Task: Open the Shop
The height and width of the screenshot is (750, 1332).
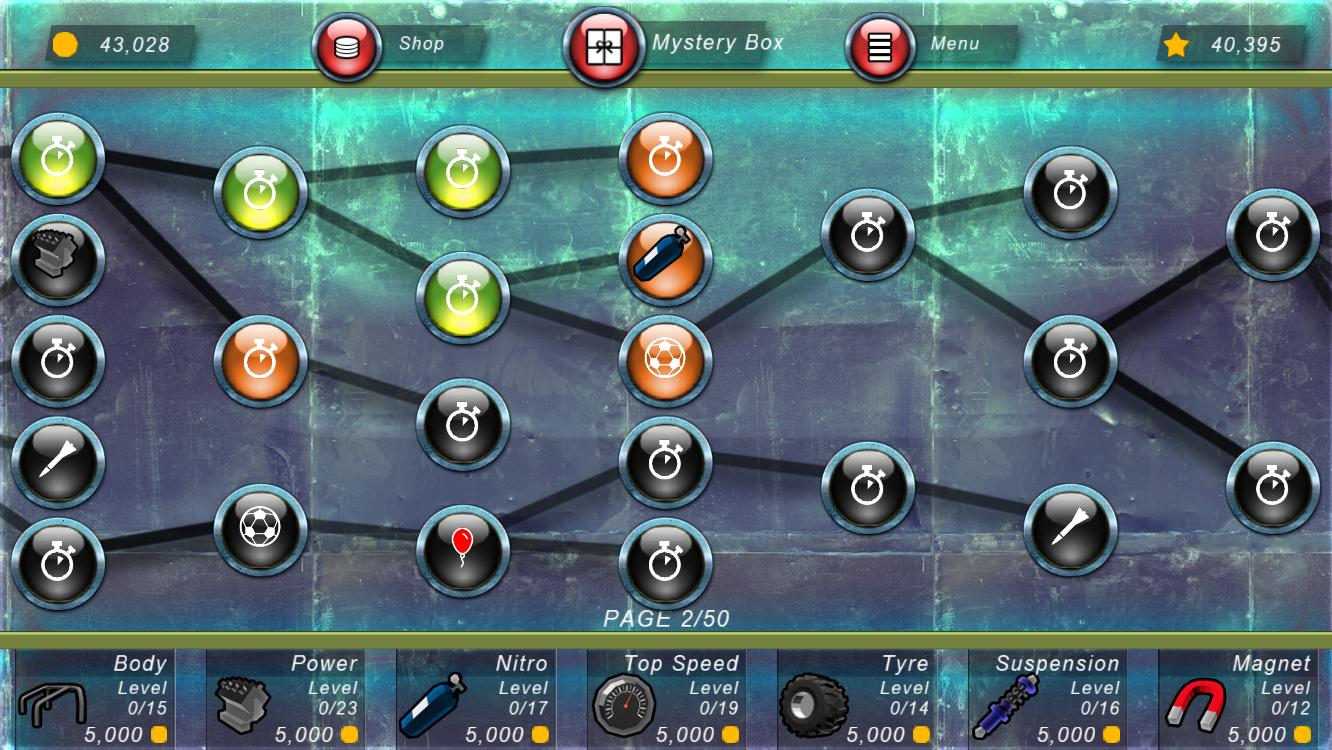Action: click(x=347, y=46)
